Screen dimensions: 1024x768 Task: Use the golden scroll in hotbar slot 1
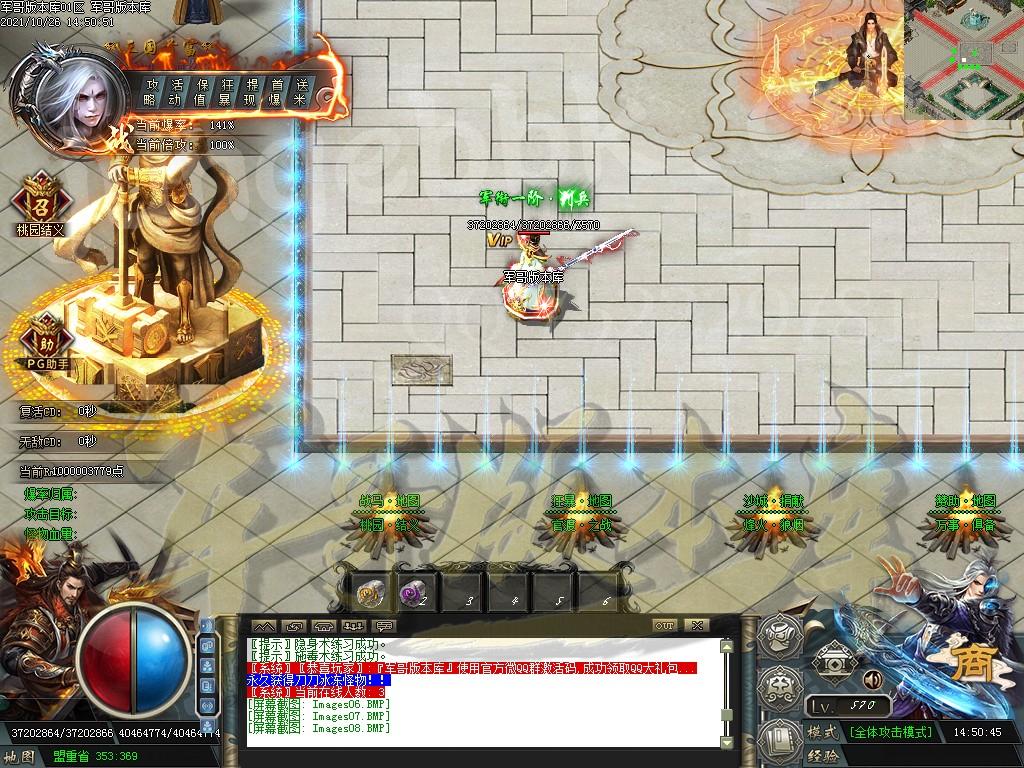click(x=368, y=594)
